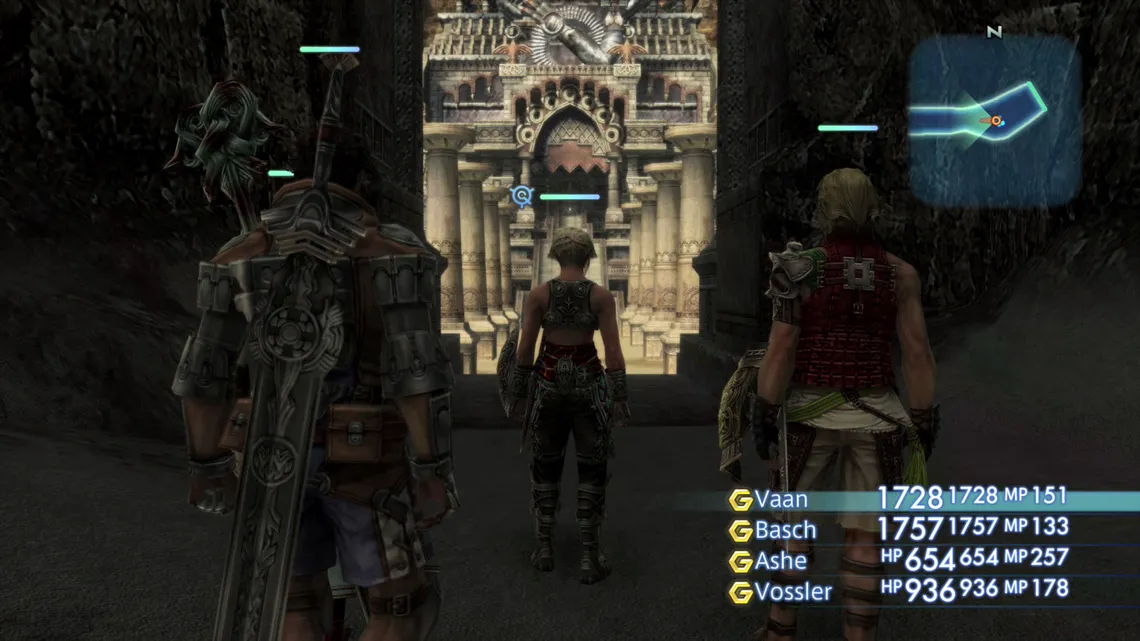Open the minimap in the corner
Screen dimensions: 1140x641
pos(993,119)
